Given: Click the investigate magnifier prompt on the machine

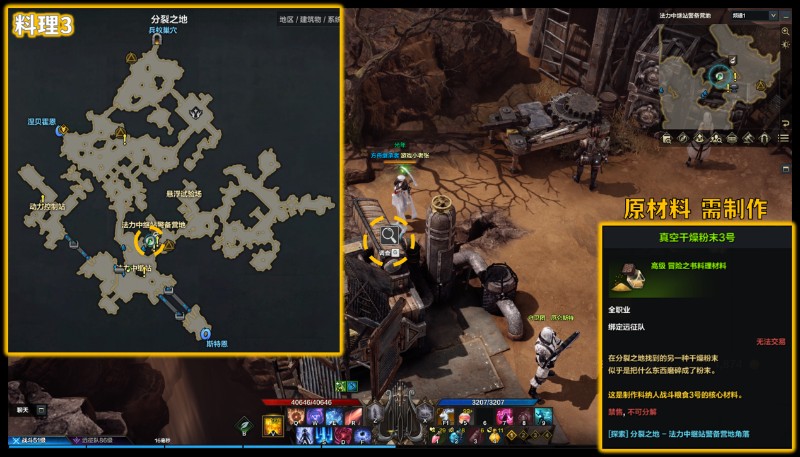Looking at the screenshot, I should 388,236.
